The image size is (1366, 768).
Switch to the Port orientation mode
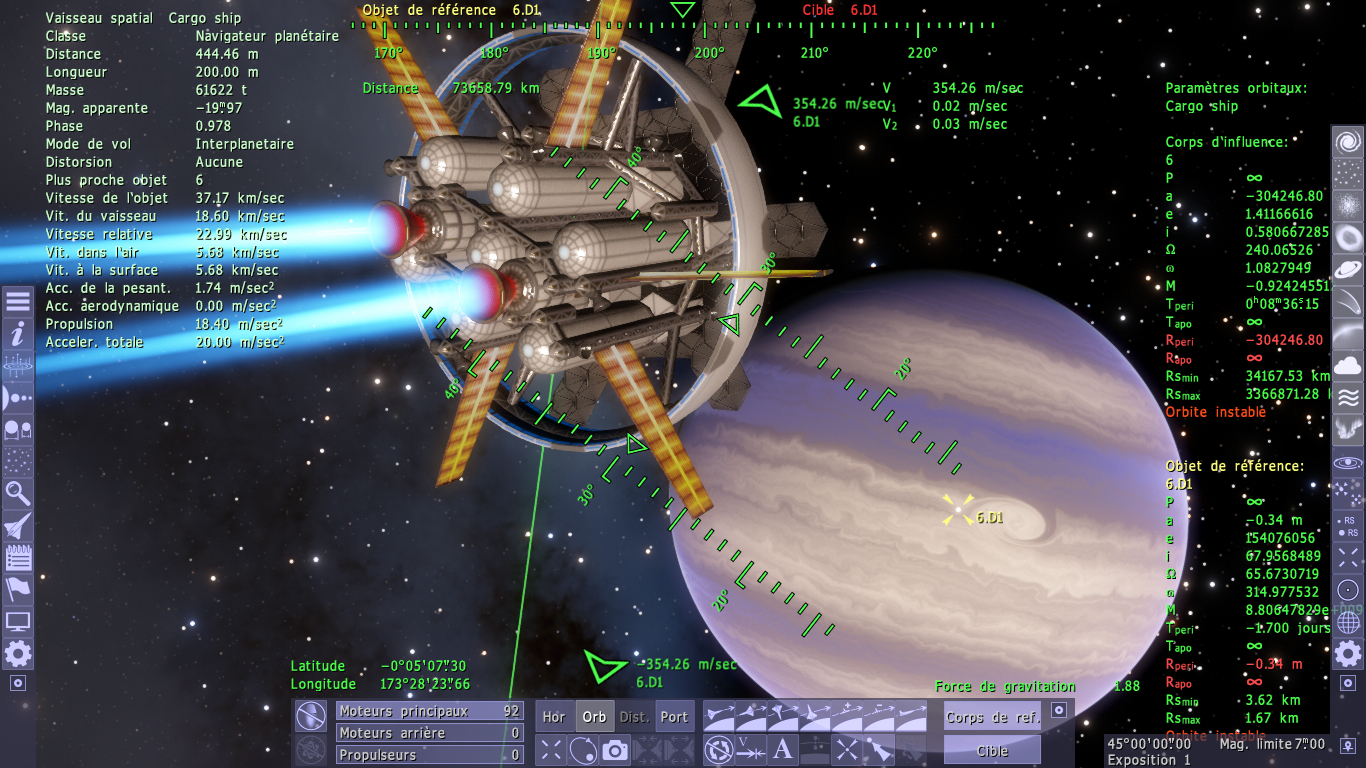(674, 716)
